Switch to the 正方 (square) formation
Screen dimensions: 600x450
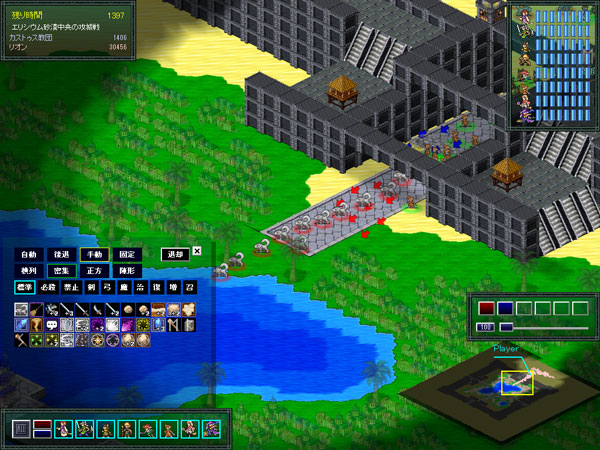tap(94, 270)
